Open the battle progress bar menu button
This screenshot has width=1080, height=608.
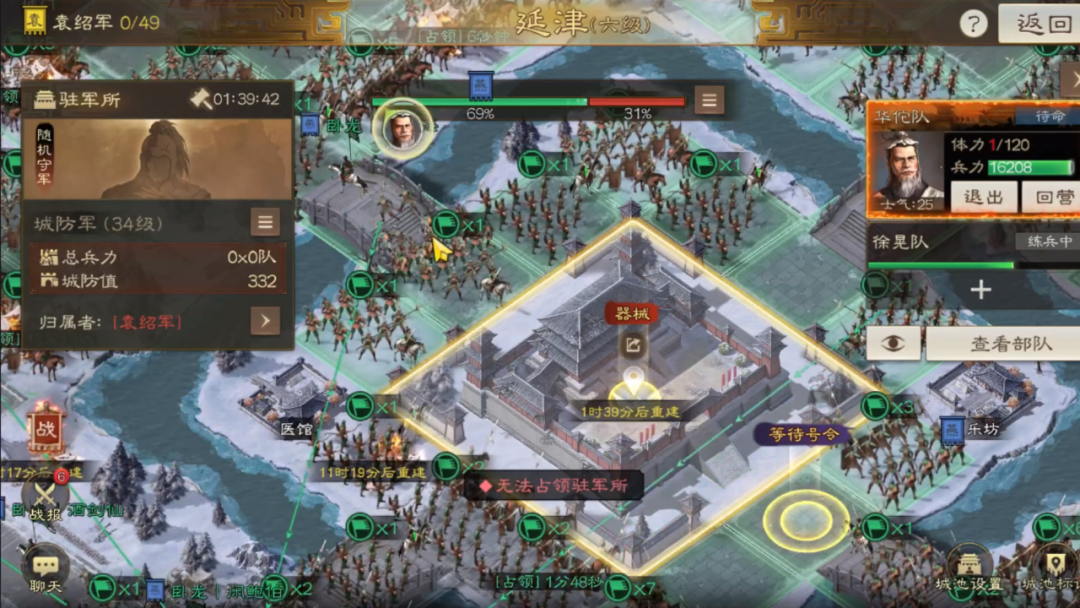click(x=710, y=100)
